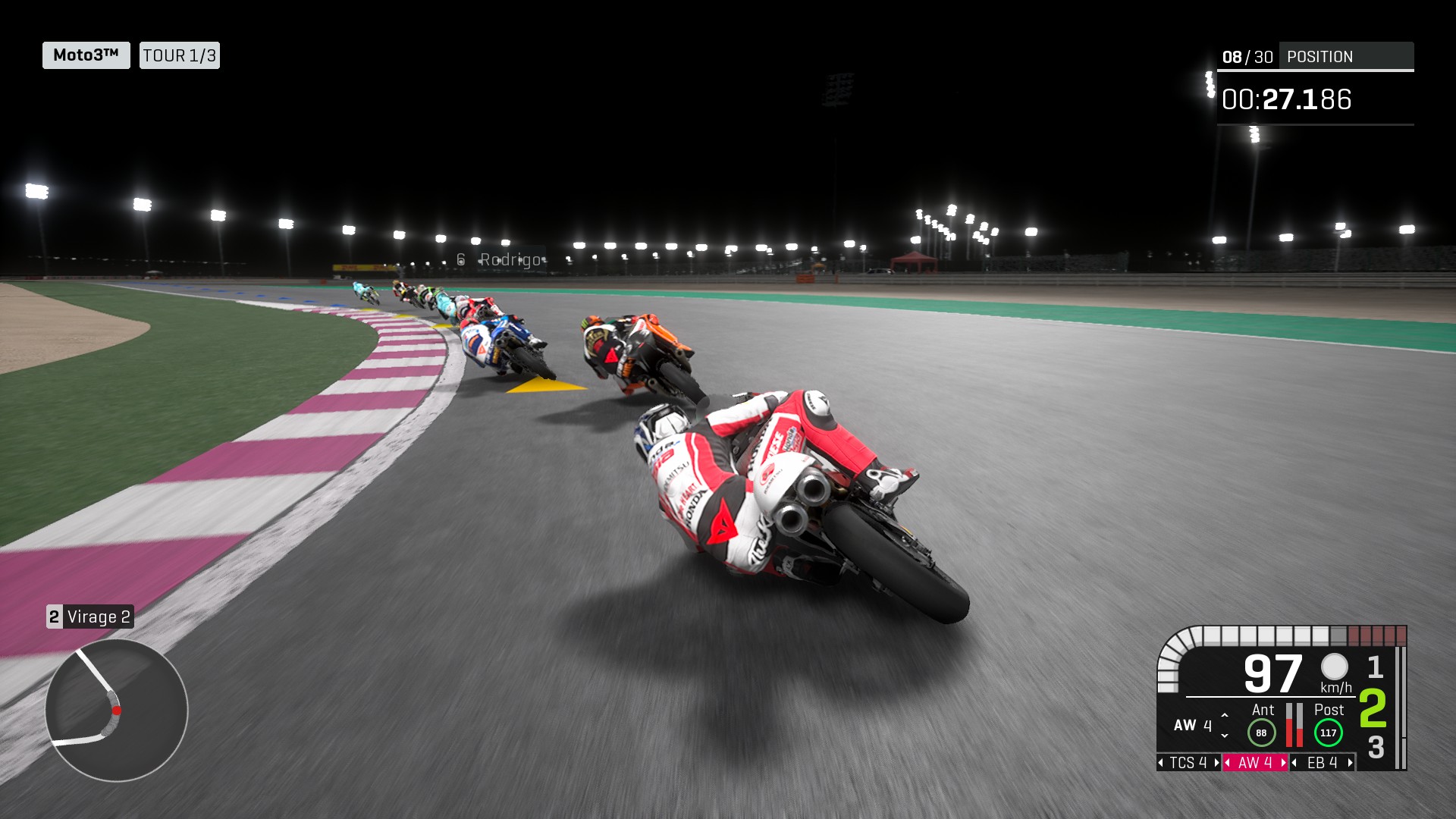Select the Ant front brake temperature gauge

click(x=1261, y=732)
